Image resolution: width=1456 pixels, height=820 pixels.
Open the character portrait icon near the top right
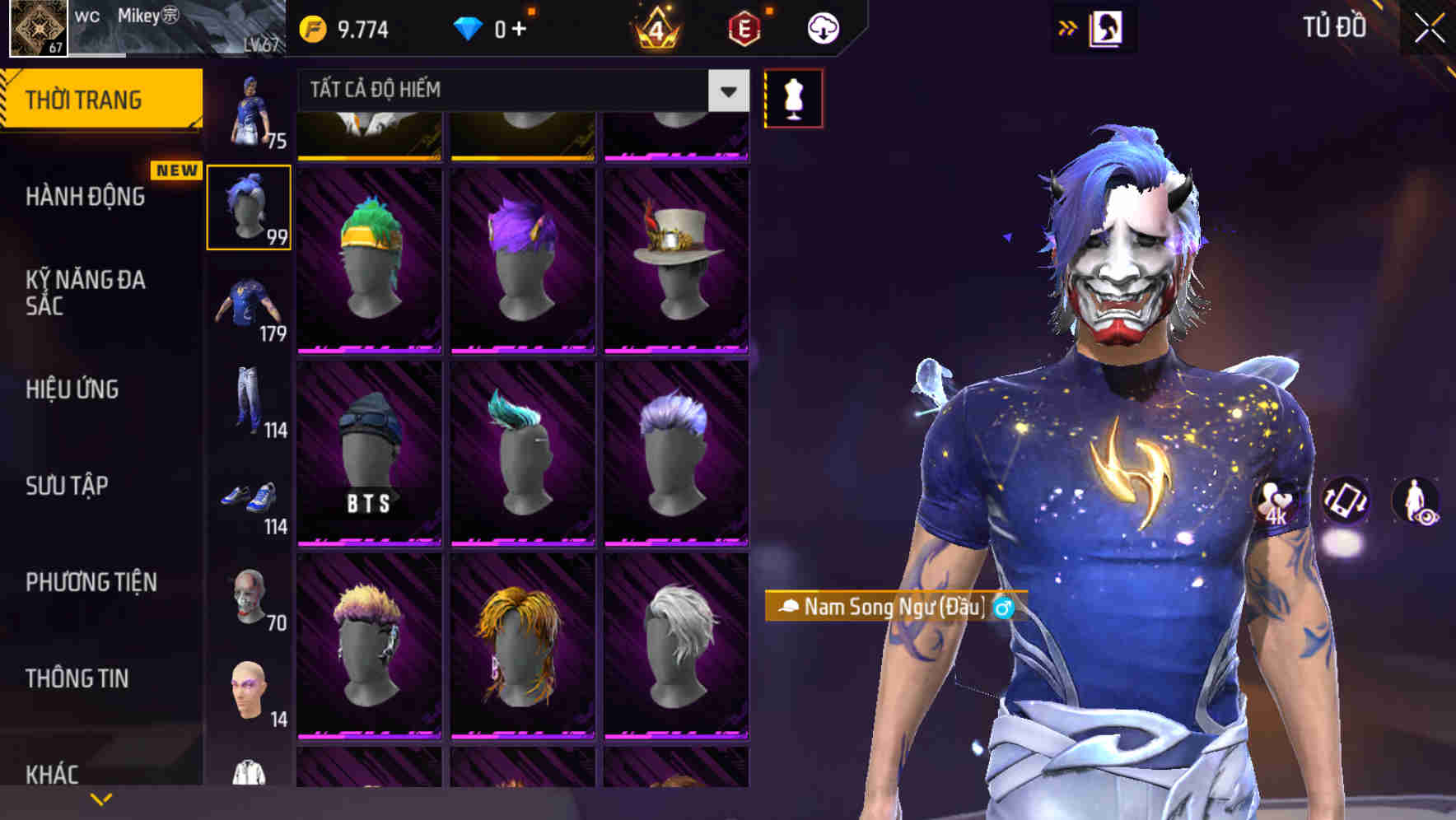point(1107,27)
